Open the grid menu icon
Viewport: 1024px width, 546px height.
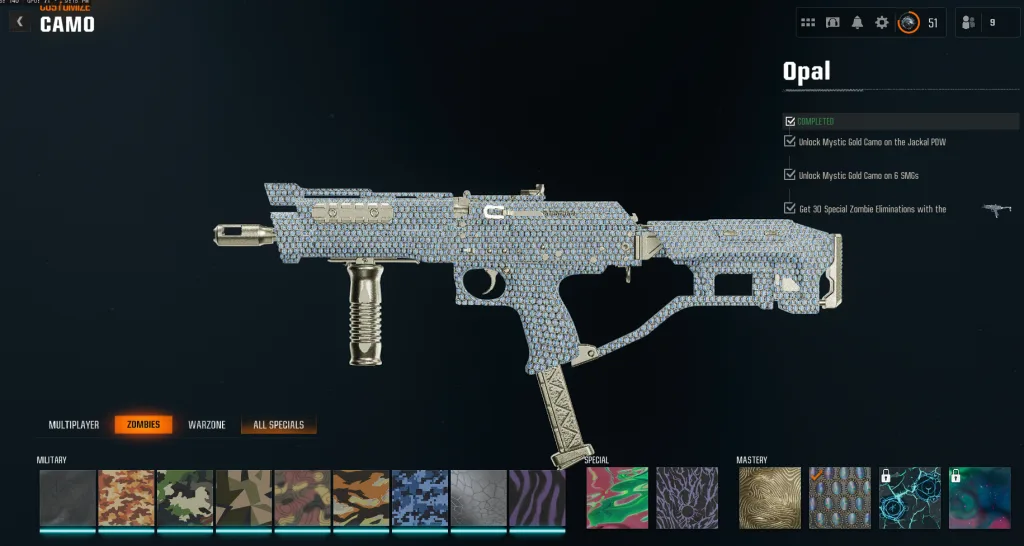click(x=808, y=22)
